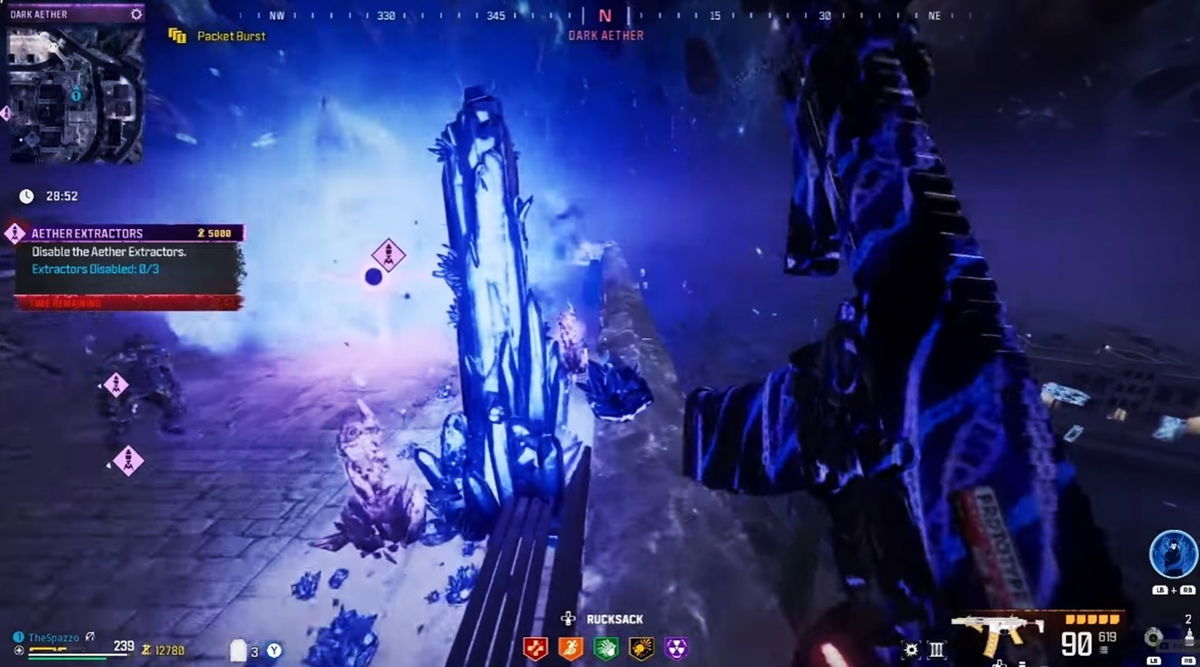
Task: Click the yellow-and-black burst perk icon
Action: pos(641,648)
